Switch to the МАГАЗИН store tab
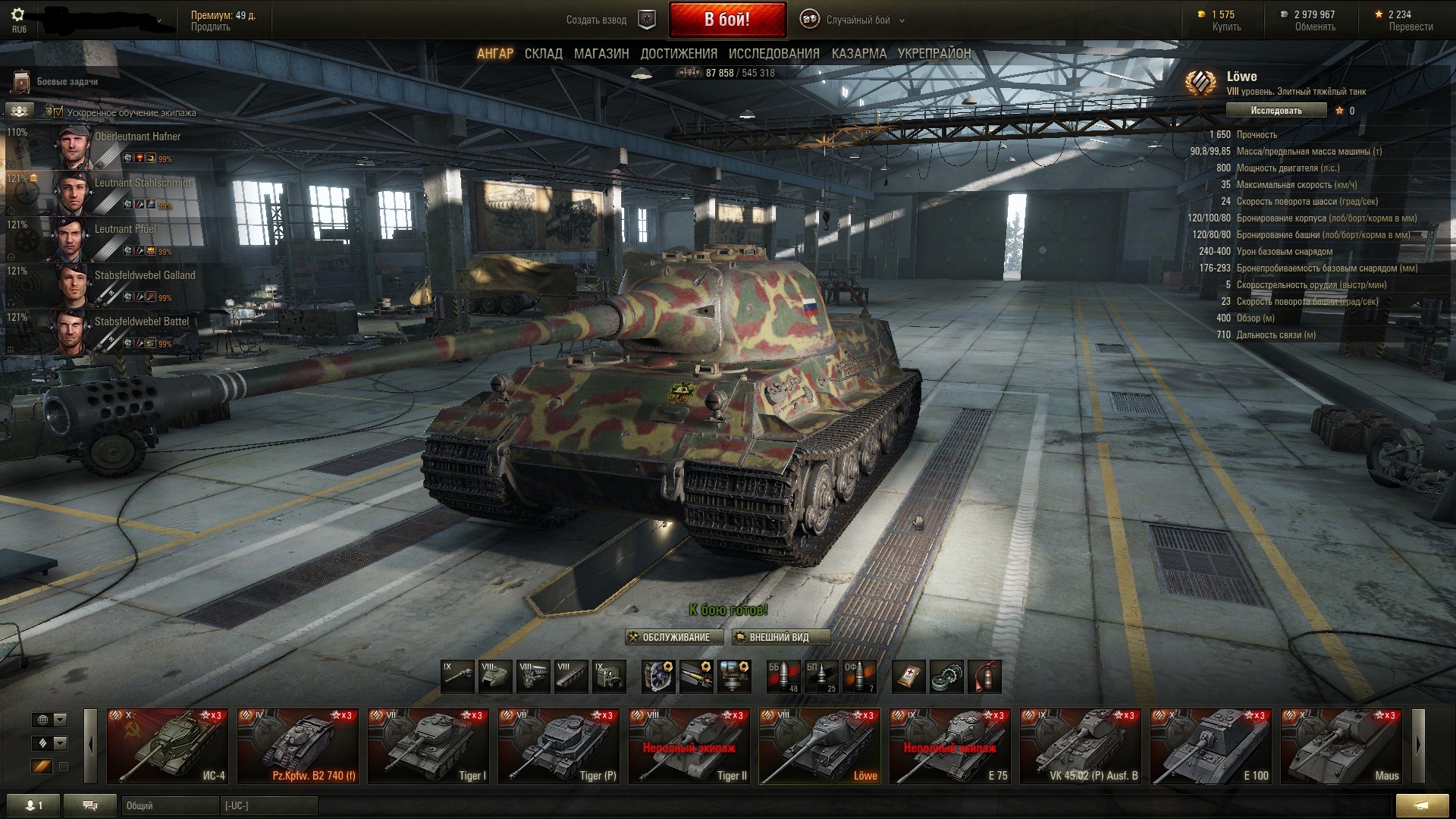 click(601, 54)
